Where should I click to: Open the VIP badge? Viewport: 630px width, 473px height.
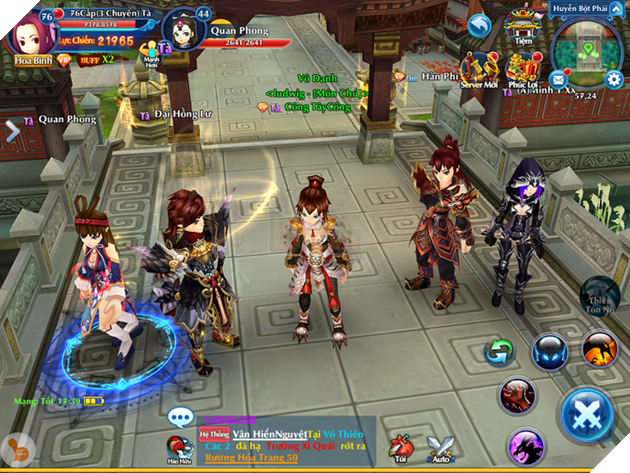click(62, 59)
